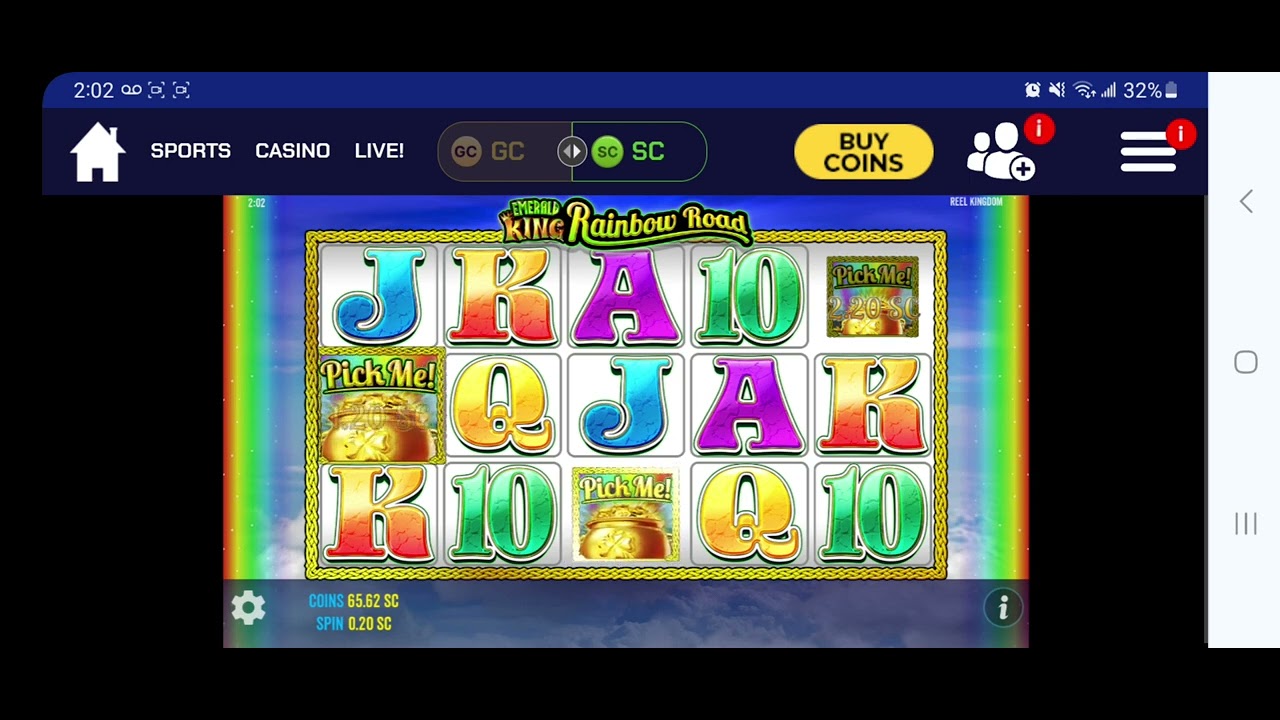The height and width of the screenshot is (720, 1280).
Task: Tap the back chevron on the right edge
Action: point(1245,201)
